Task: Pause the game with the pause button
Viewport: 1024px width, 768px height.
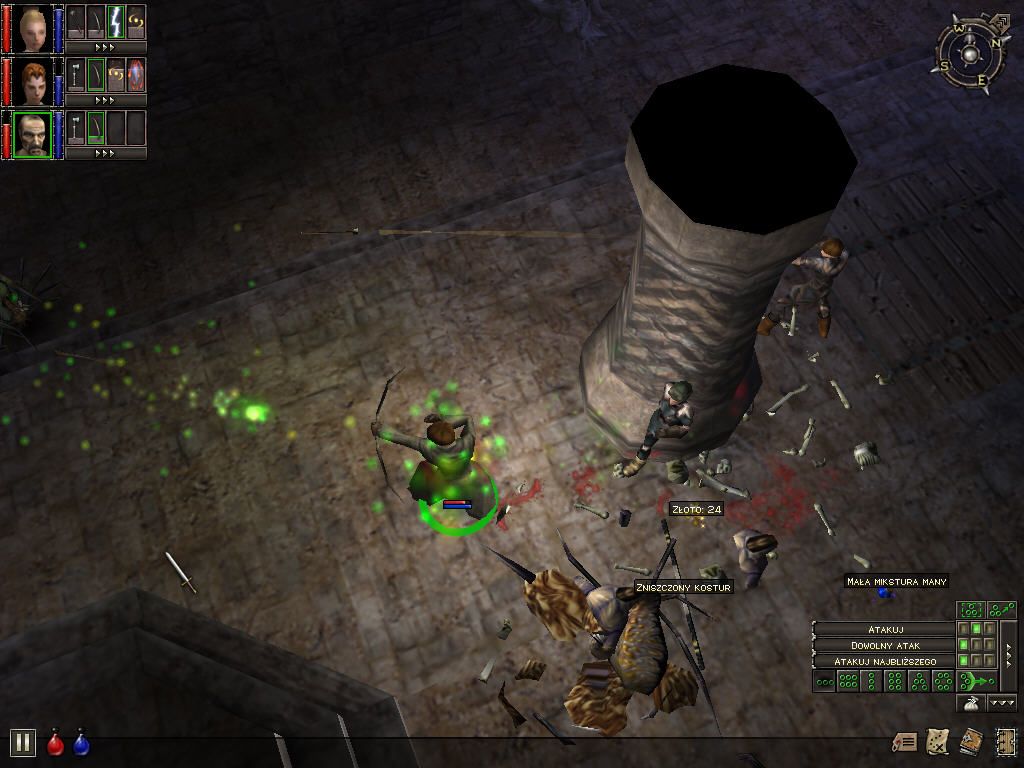Action: [22, 742]
